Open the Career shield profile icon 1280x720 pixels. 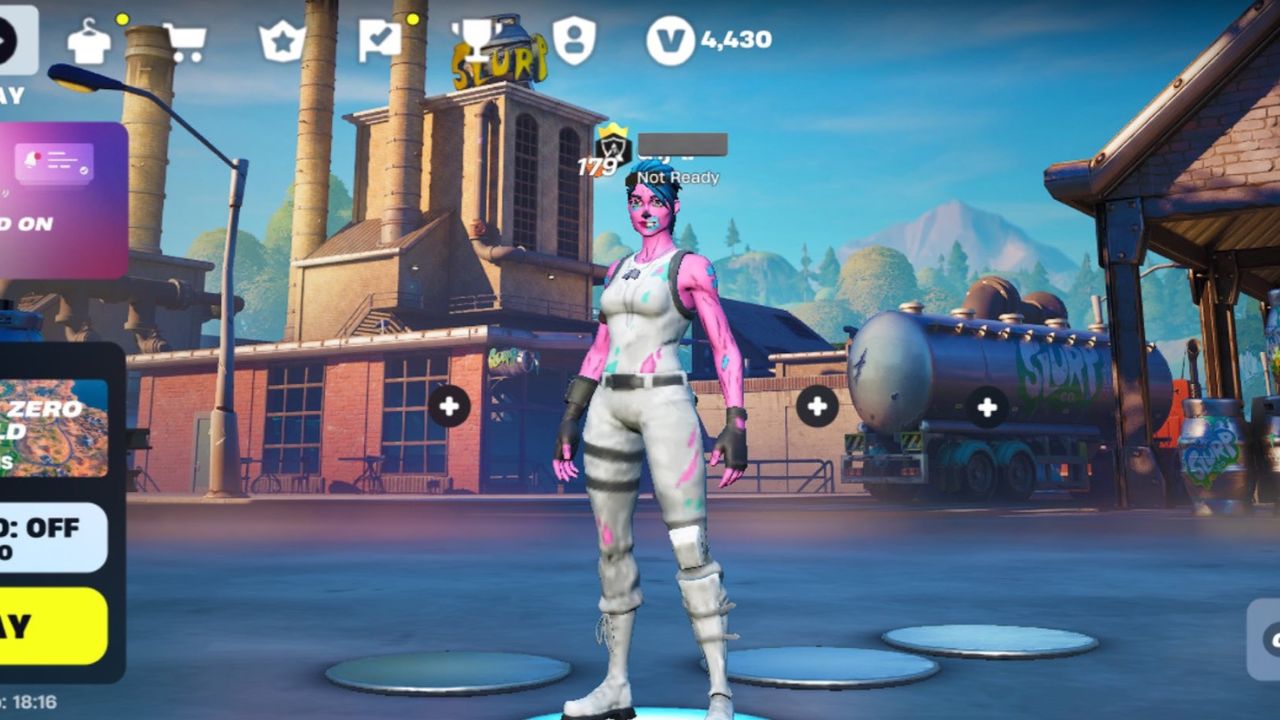click(574, 41)
